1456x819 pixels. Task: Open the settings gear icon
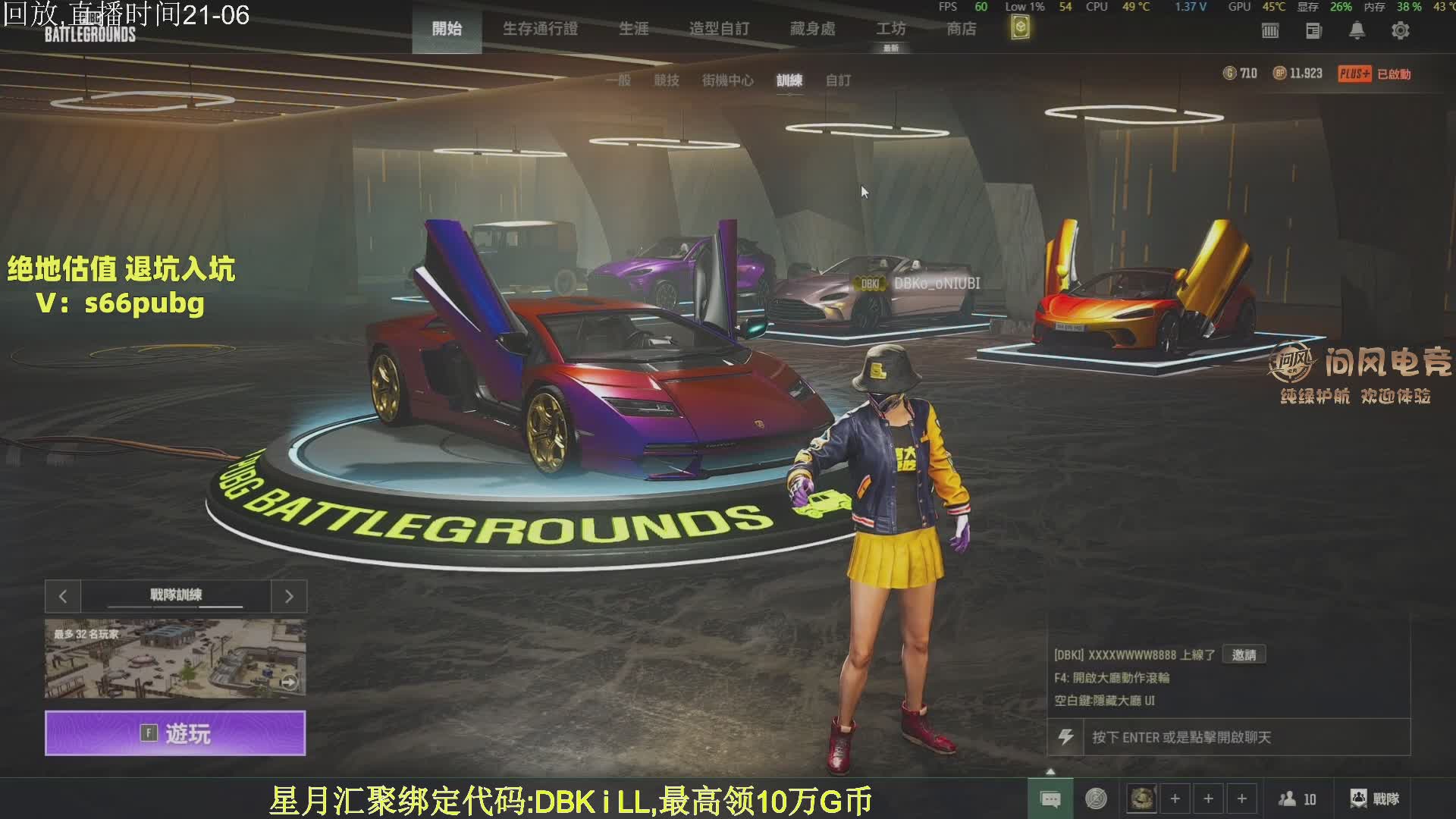[1400, 30]
